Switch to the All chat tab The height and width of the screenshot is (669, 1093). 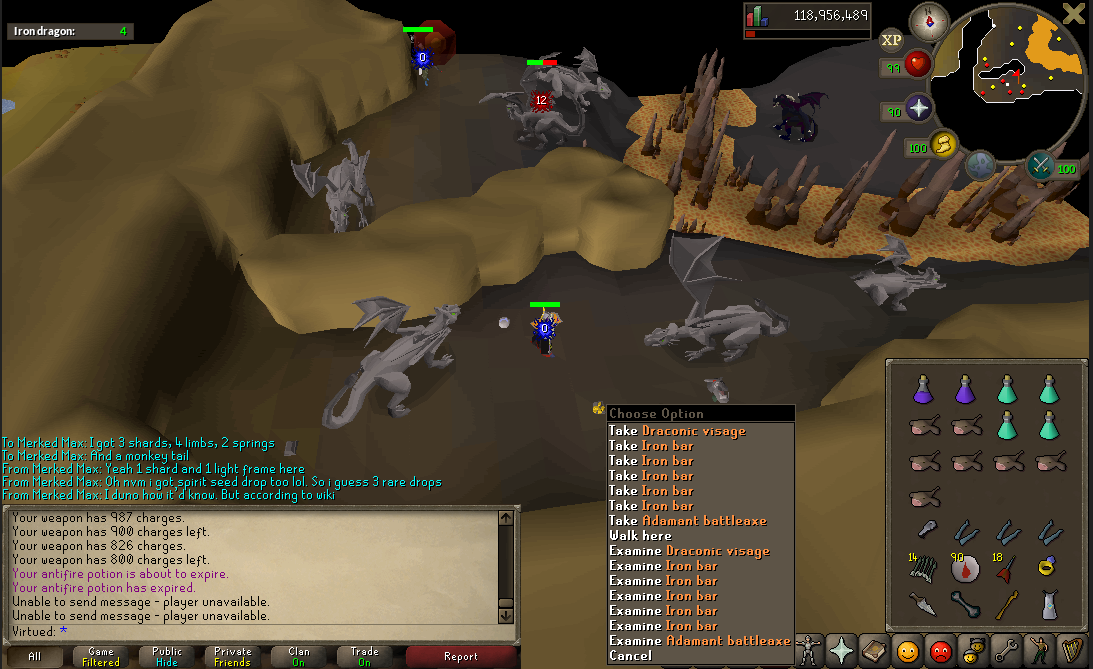coord(35,657)
